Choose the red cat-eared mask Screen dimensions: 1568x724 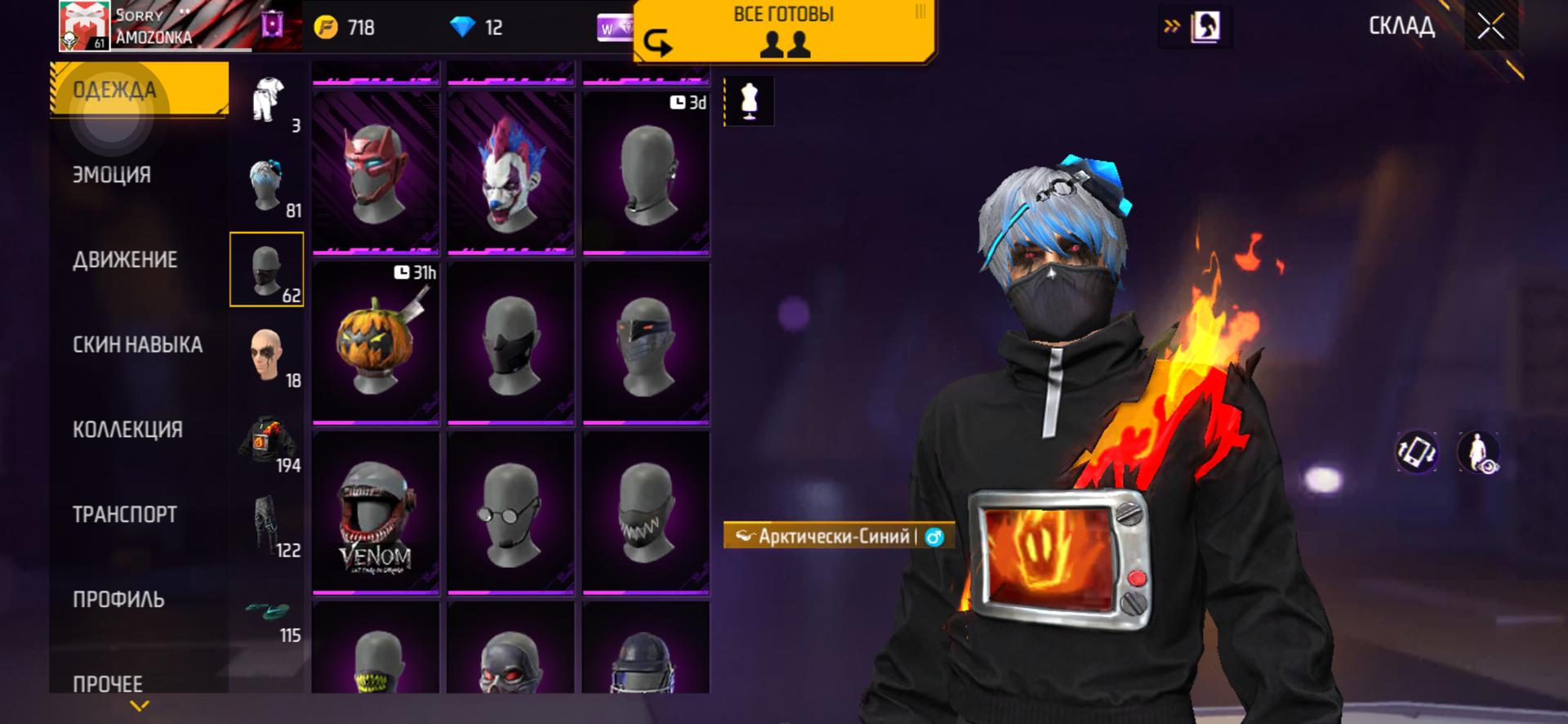(x=376, y=172)
